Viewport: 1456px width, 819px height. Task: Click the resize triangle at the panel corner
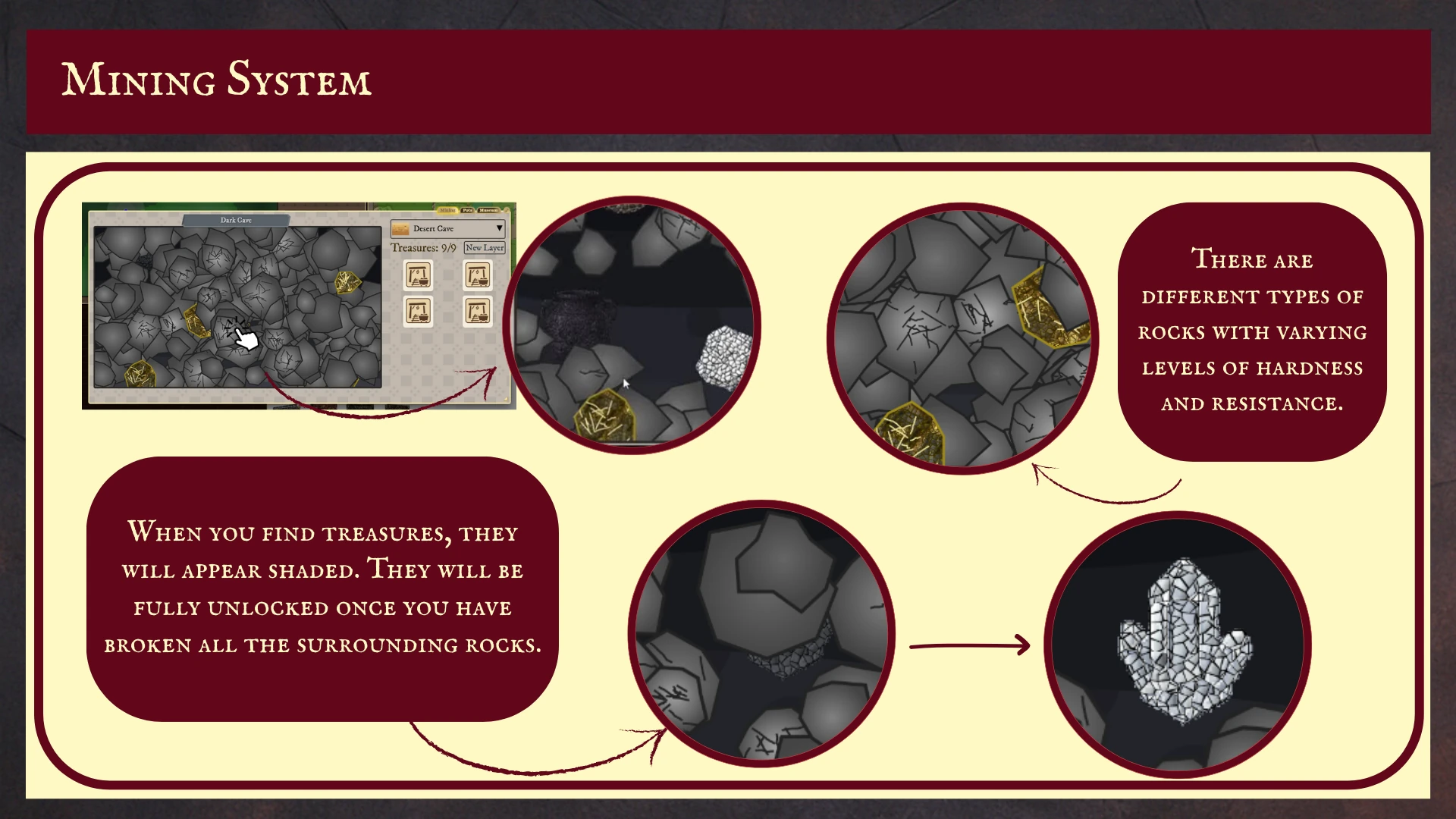point(507,400)
